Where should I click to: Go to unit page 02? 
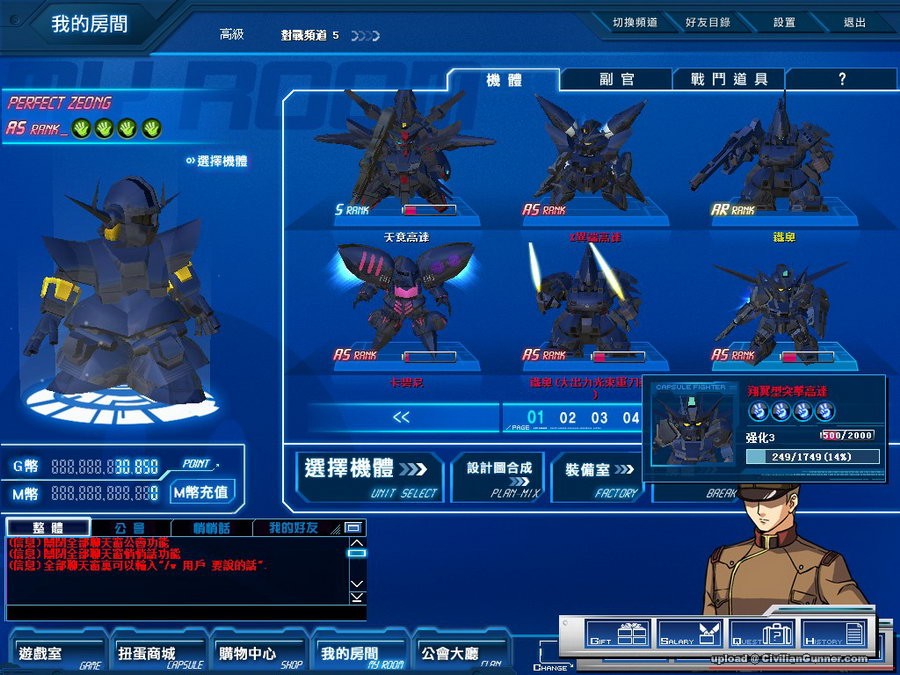point(568,418)
